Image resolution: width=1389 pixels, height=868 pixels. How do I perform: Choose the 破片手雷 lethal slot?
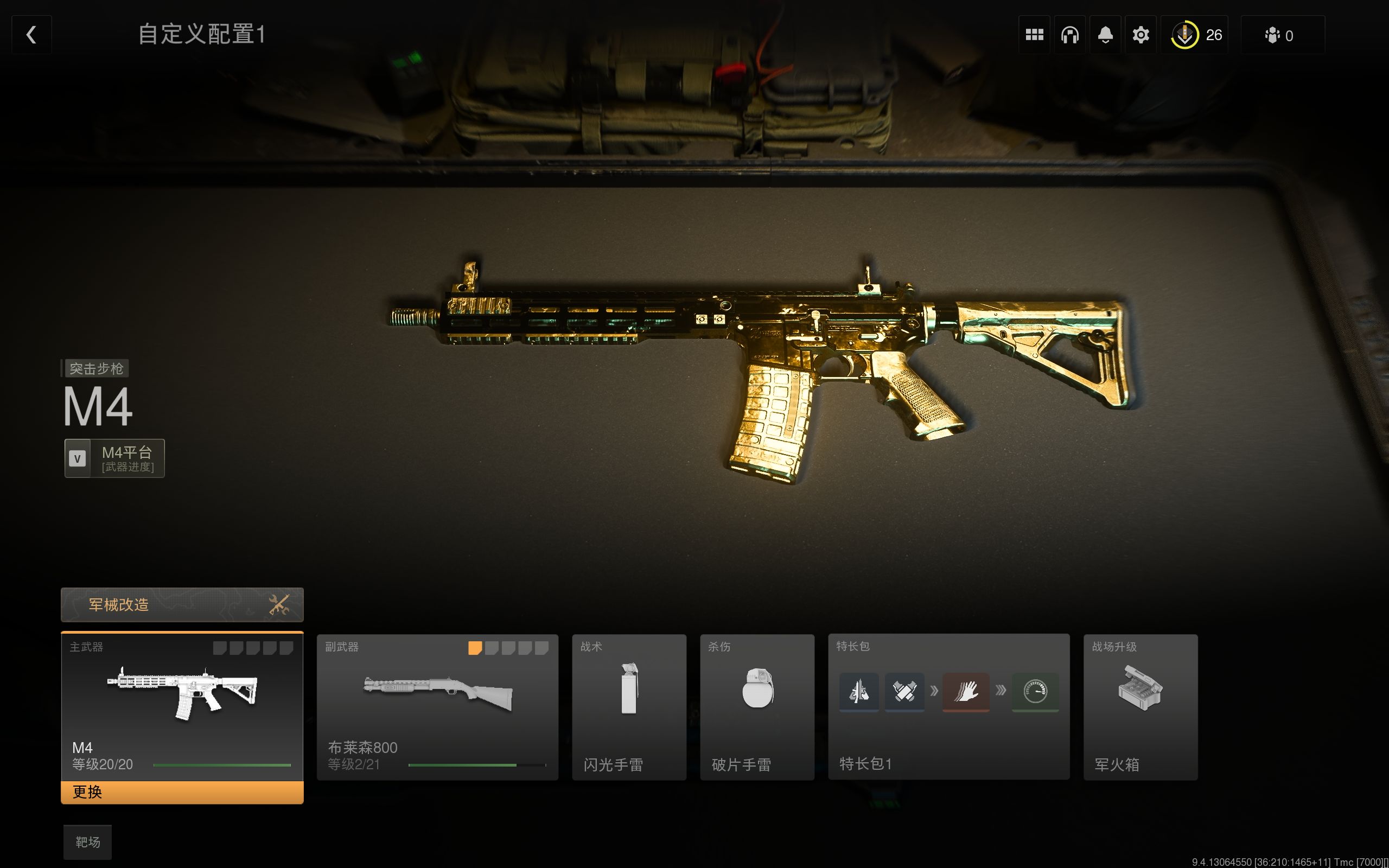click(x=757, y=707)
